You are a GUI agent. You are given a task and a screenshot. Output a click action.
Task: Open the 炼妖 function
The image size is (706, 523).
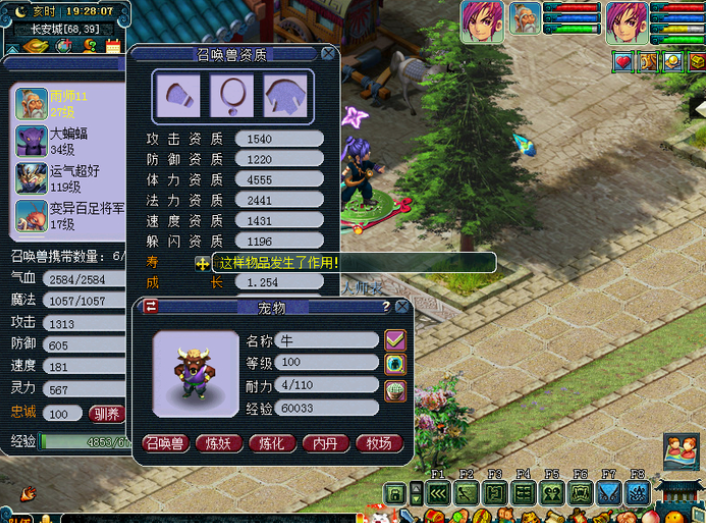pyautogui.click(x=218, y=443)
